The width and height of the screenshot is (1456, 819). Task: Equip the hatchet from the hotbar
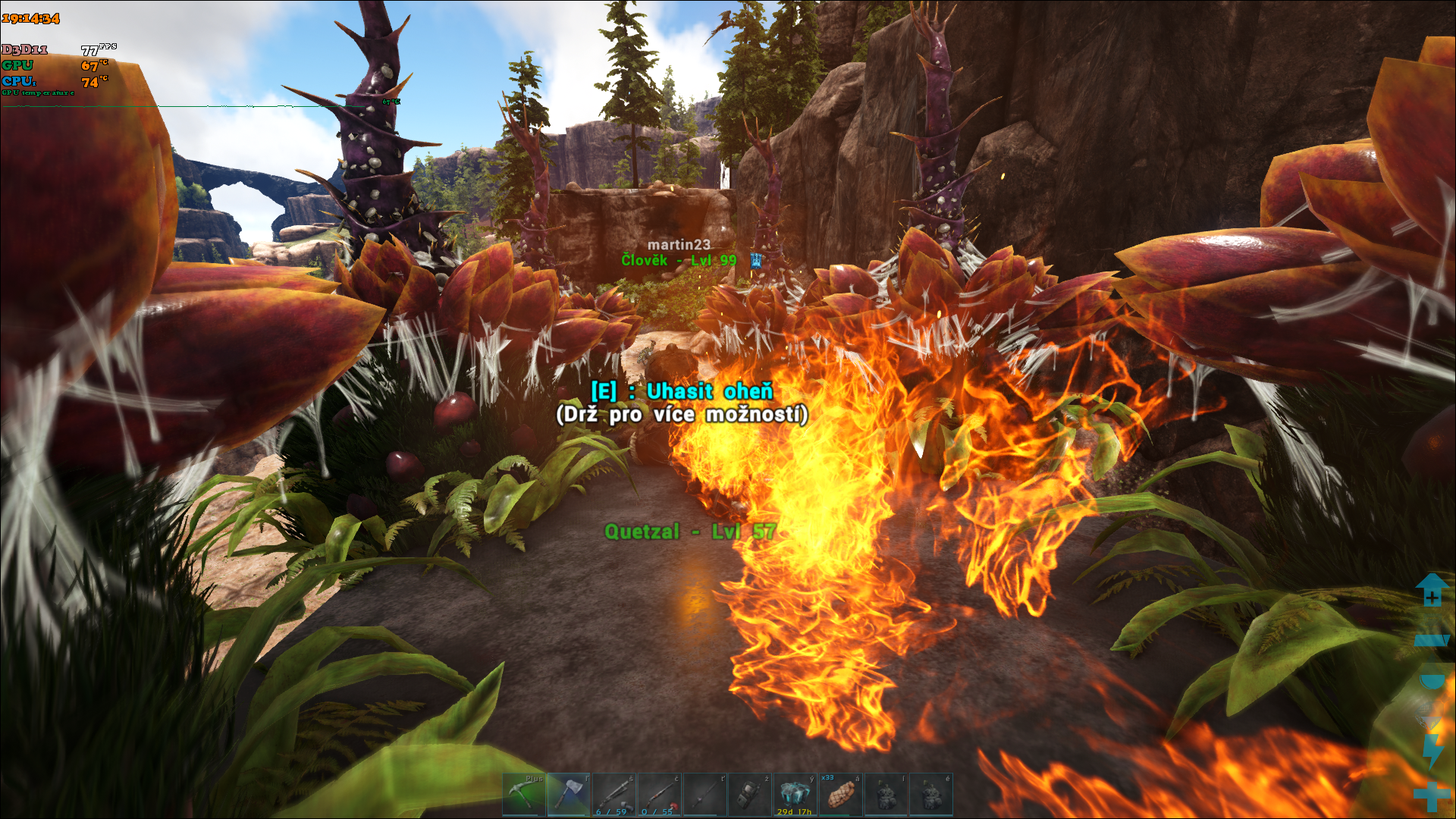[x=569, y=795]
